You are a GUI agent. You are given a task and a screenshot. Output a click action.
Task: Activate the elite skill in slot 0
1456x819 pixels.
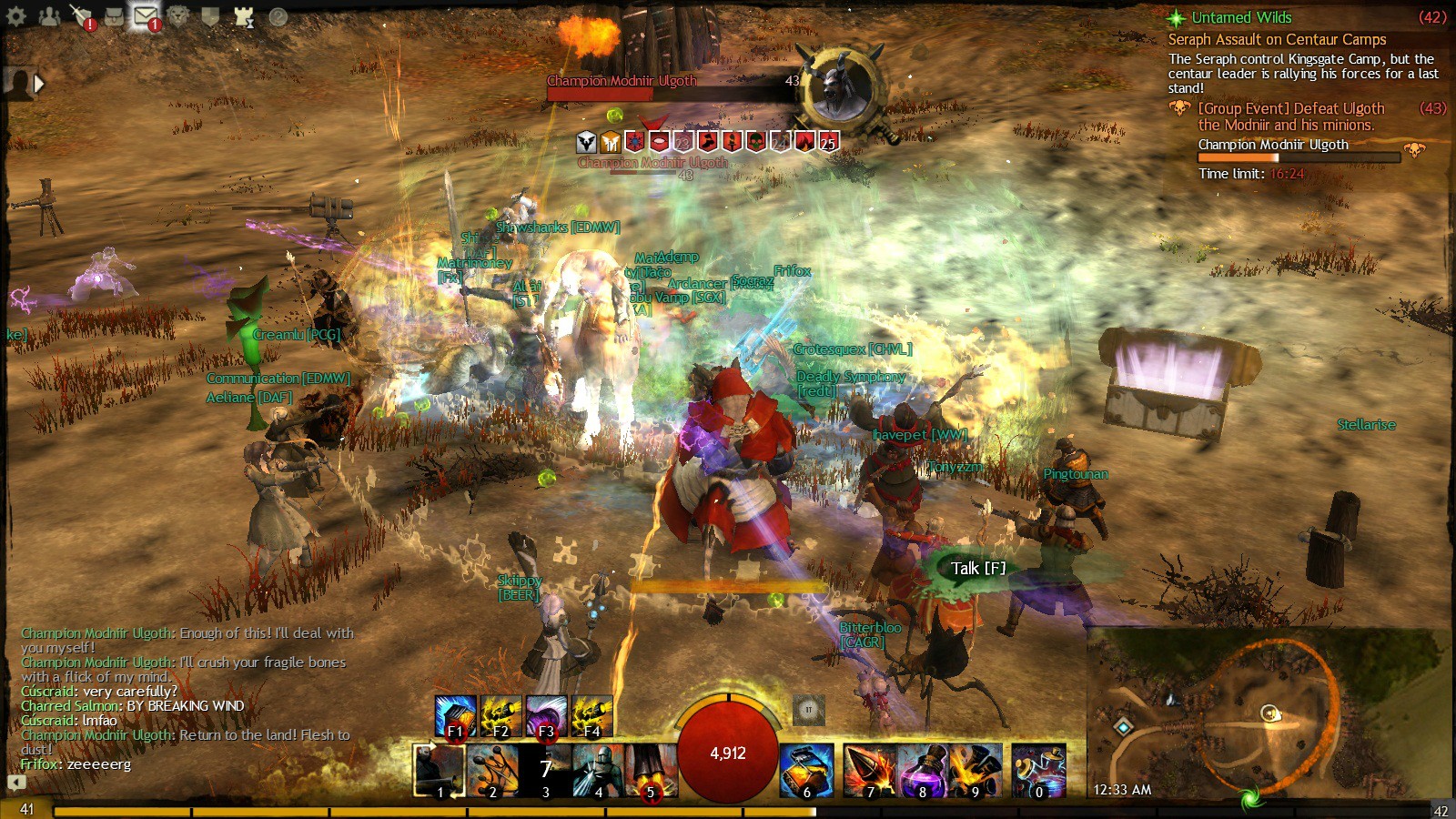(x=1039, y=770)
